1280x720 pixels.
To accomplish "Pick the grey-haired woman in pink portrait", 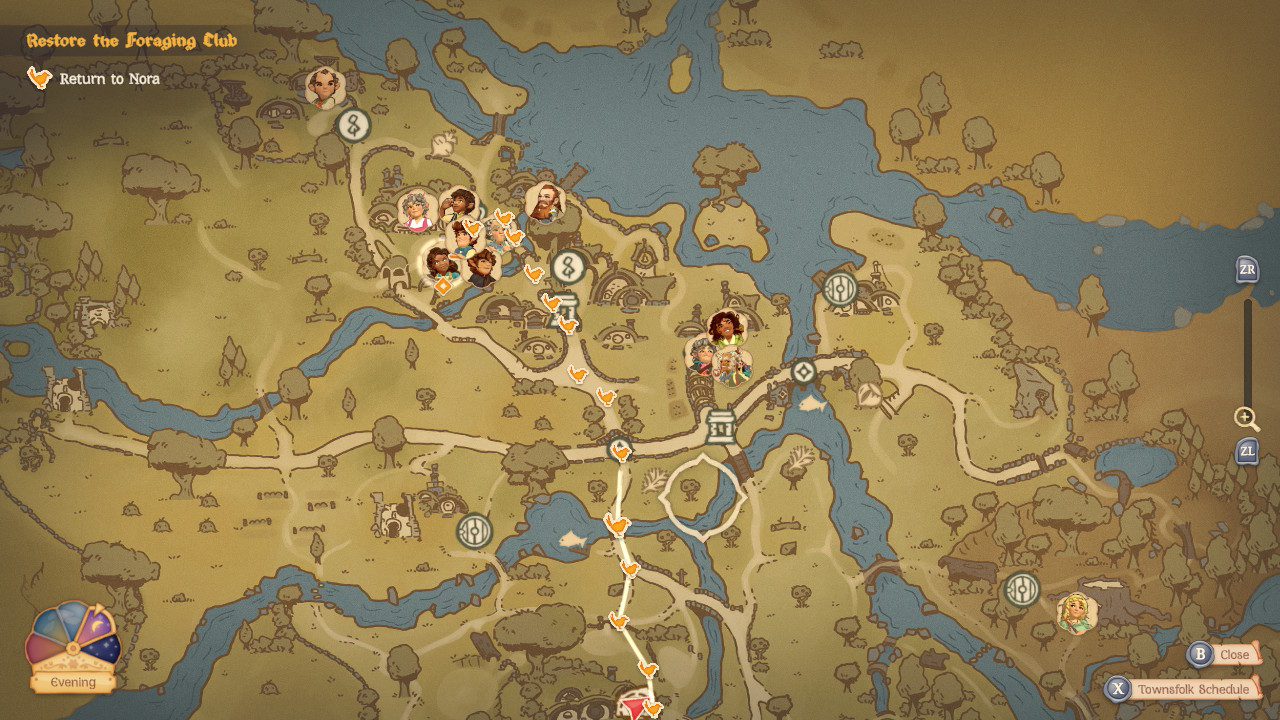I will click(414, 210).
